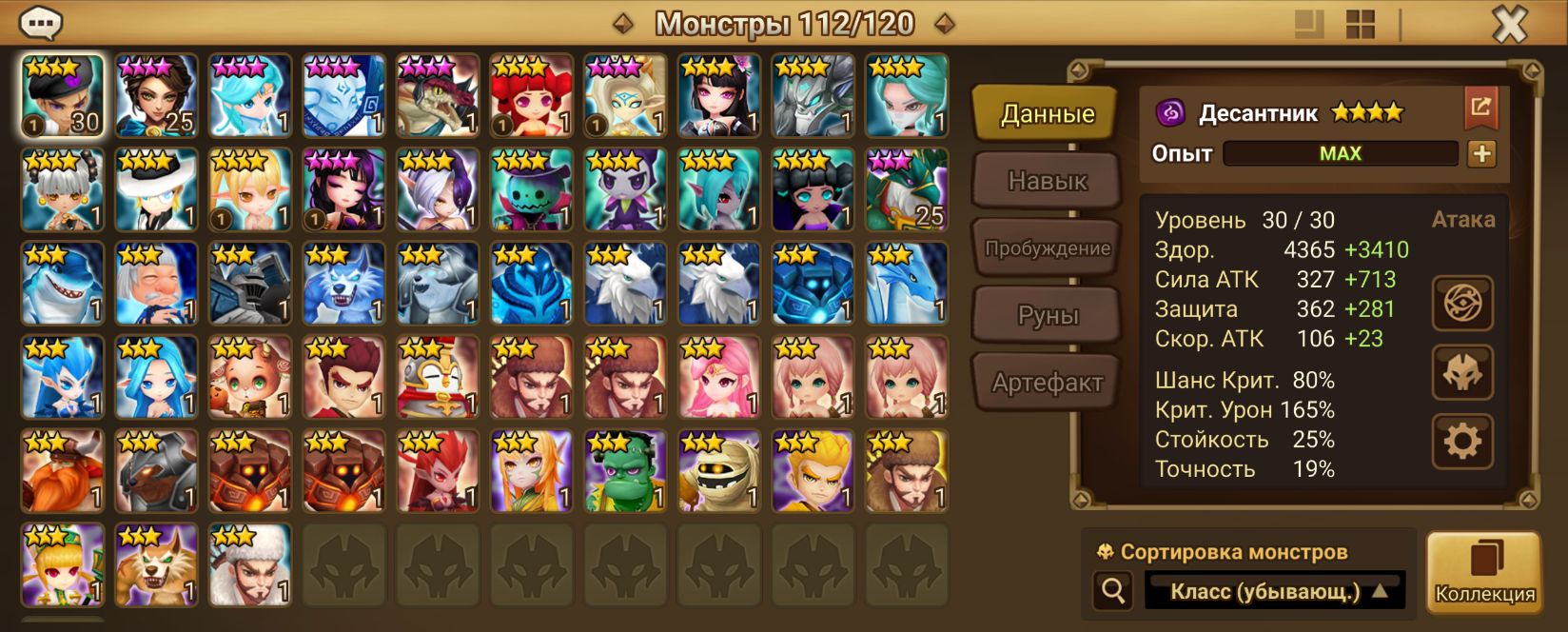Show the Руны tab

tap(1047, 315)
